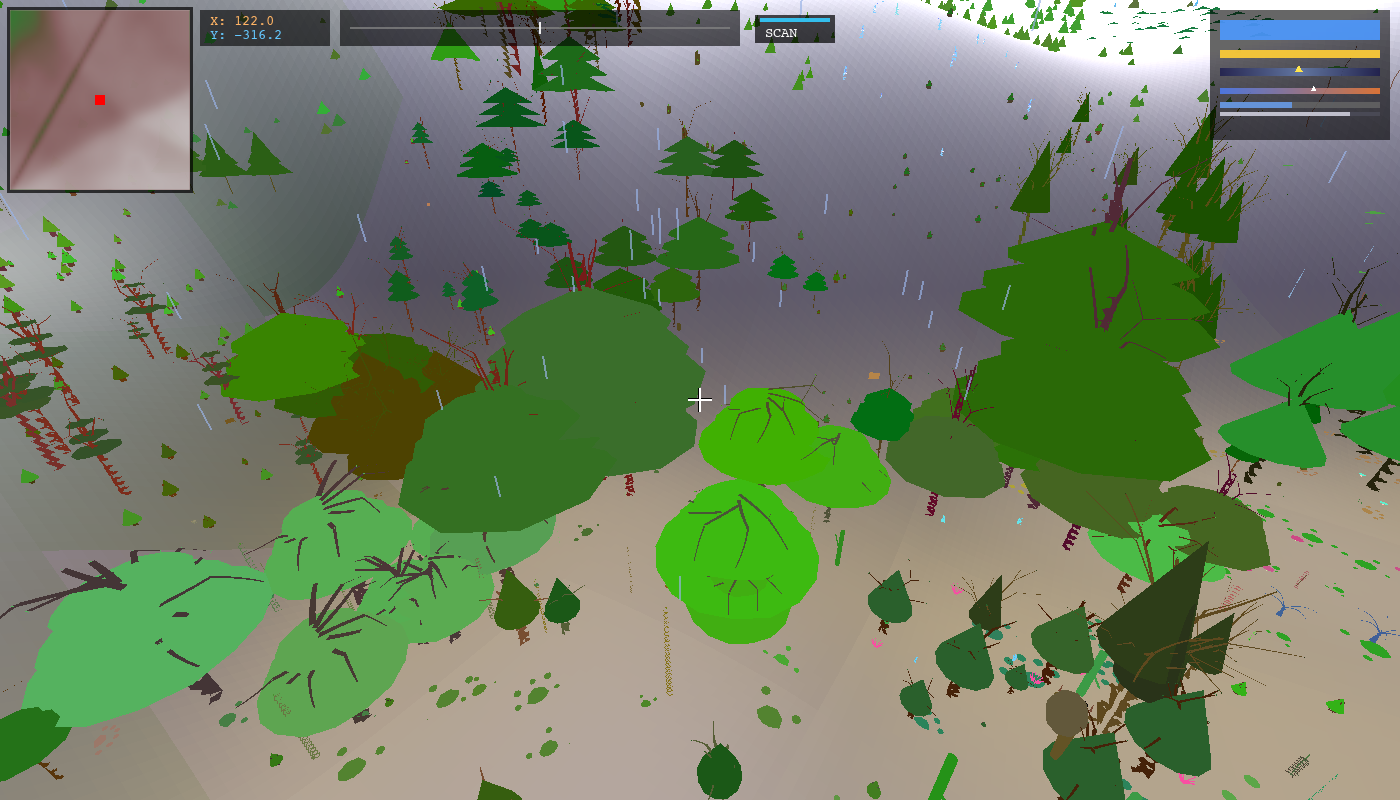Image resolution: width=1400 pixels, height=800 pixels.
Task: Click the solid blue bar in the status panel
Action: (1300, 30)
